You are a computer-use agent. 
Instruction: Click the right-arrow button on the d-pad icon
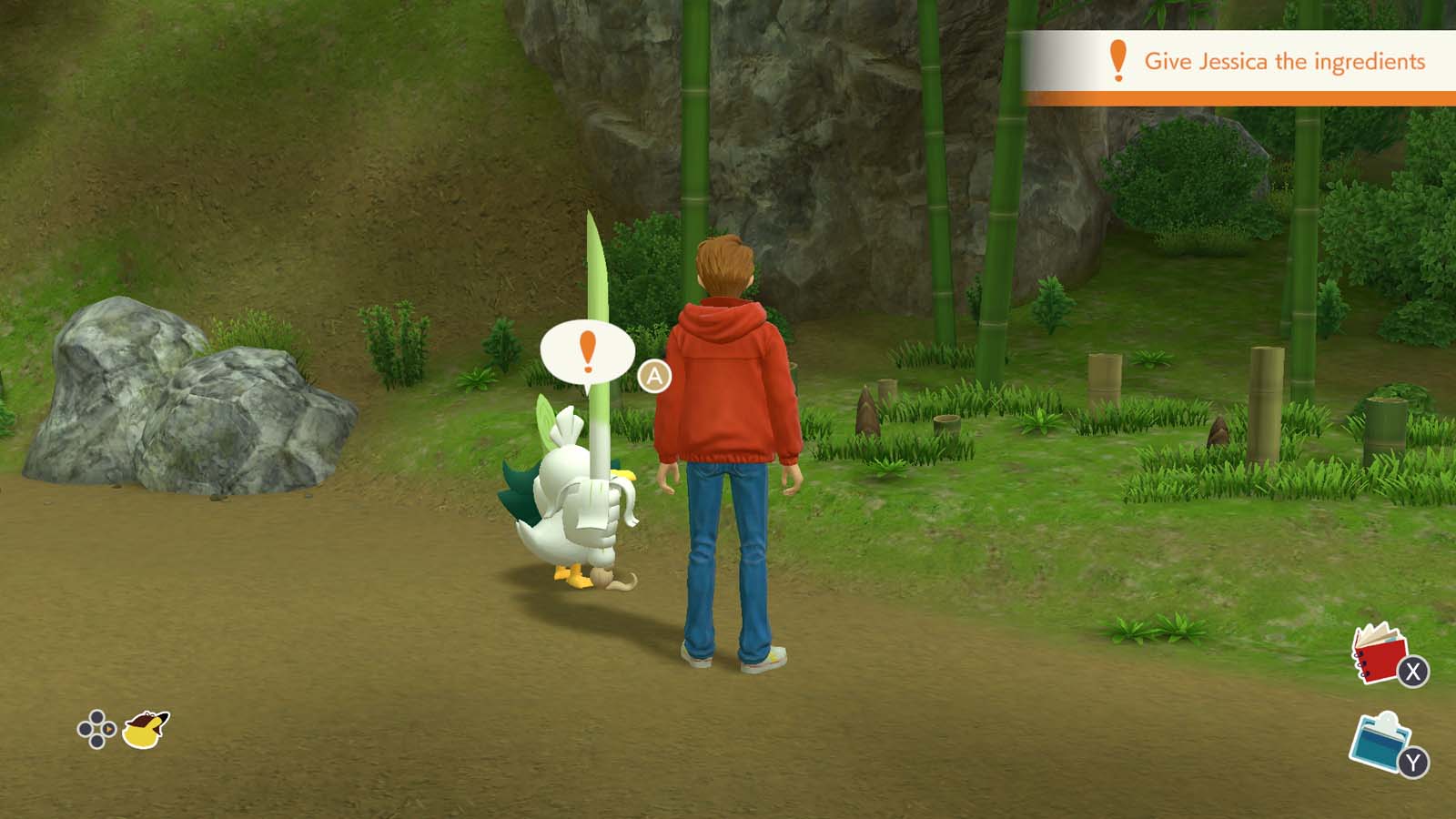click(x=108, y=729)
